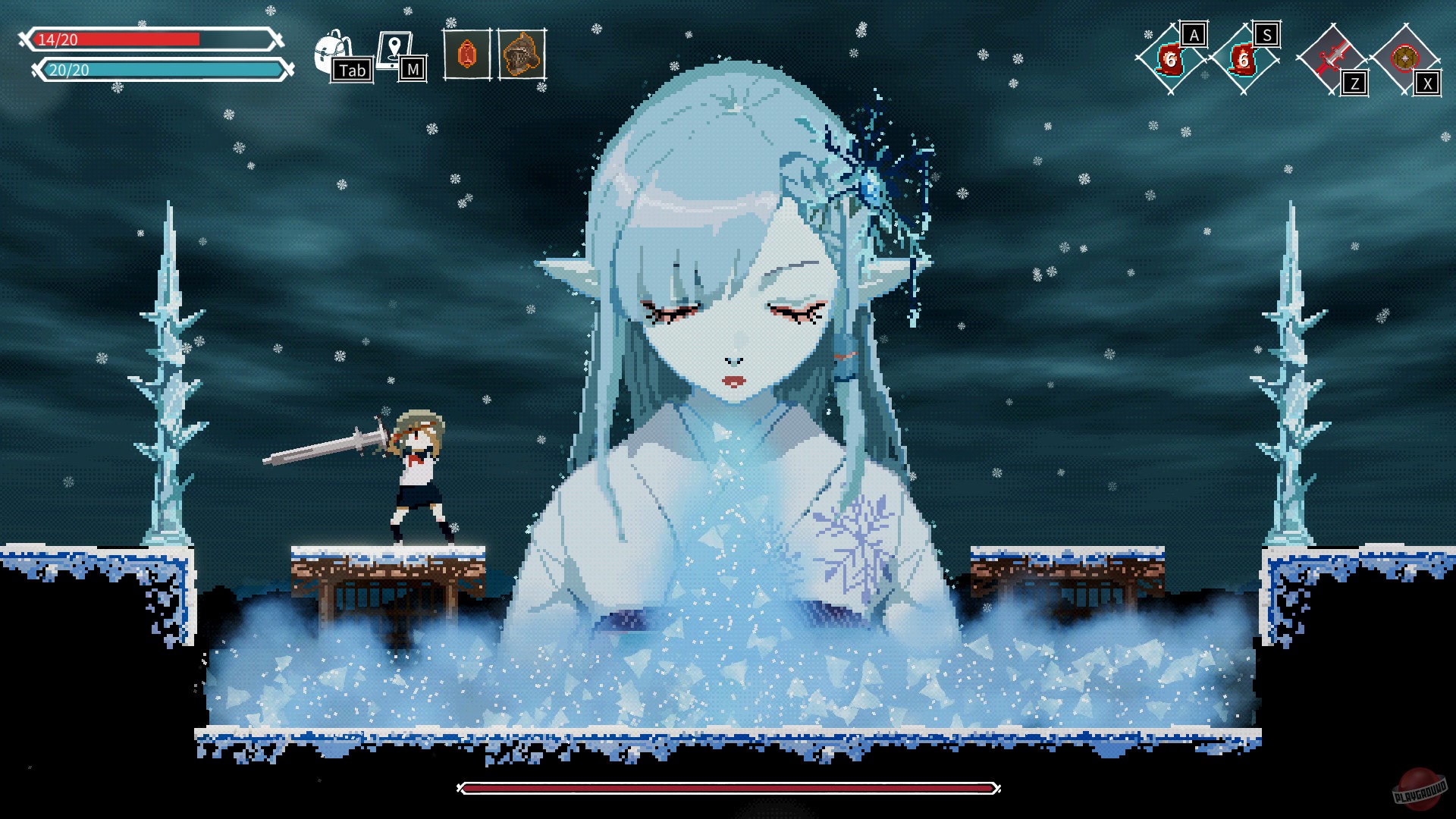Click the S keybind badge
The height and width of the screenshot is (819, 1456).
point(1267,35)
